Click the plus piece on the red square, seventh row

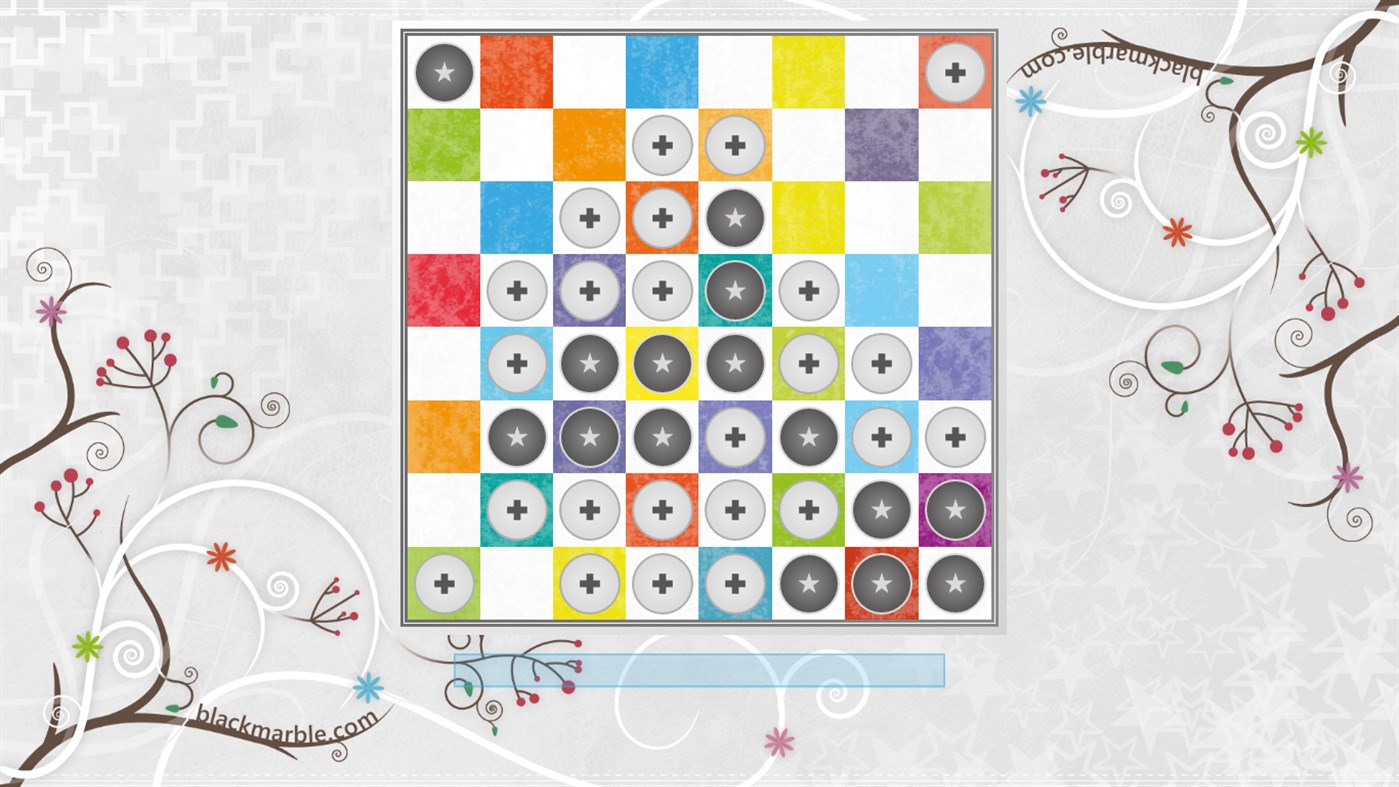(x=661, y=510)
